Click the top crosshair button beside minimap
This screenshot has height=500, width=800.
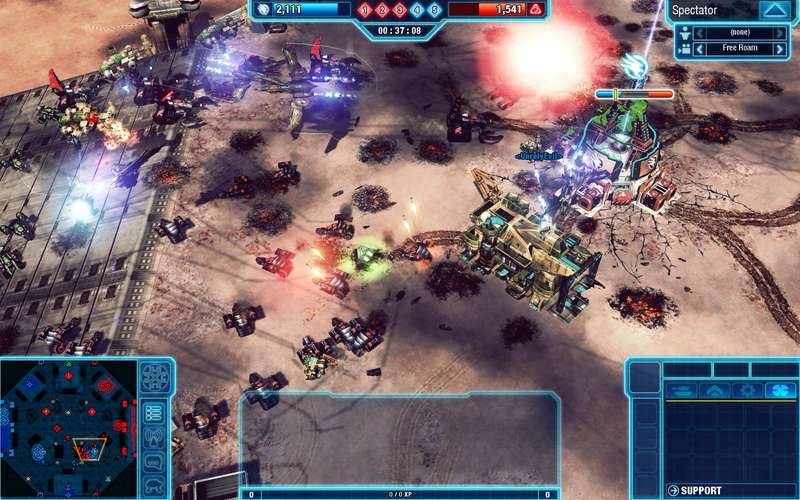click(154, 377)
